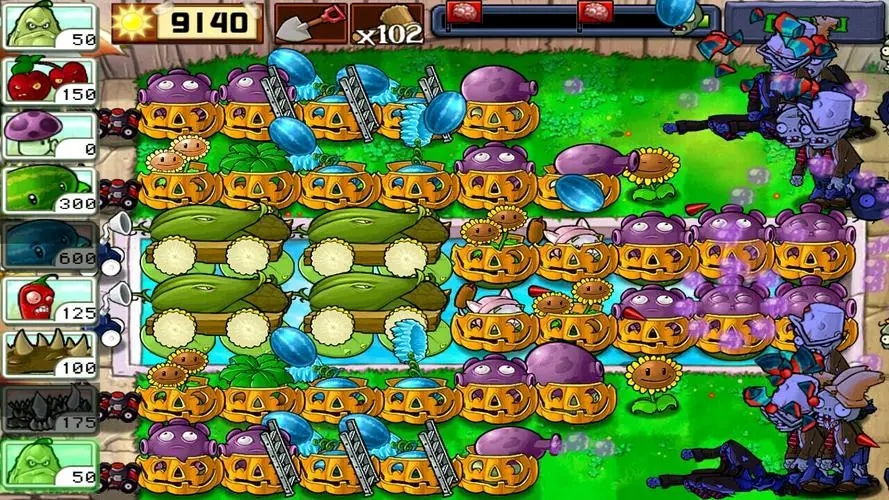Viewport: 889px width, 500px height.
Task: Pick the Melon-pult seed packet
Action: tap(50, 188)
